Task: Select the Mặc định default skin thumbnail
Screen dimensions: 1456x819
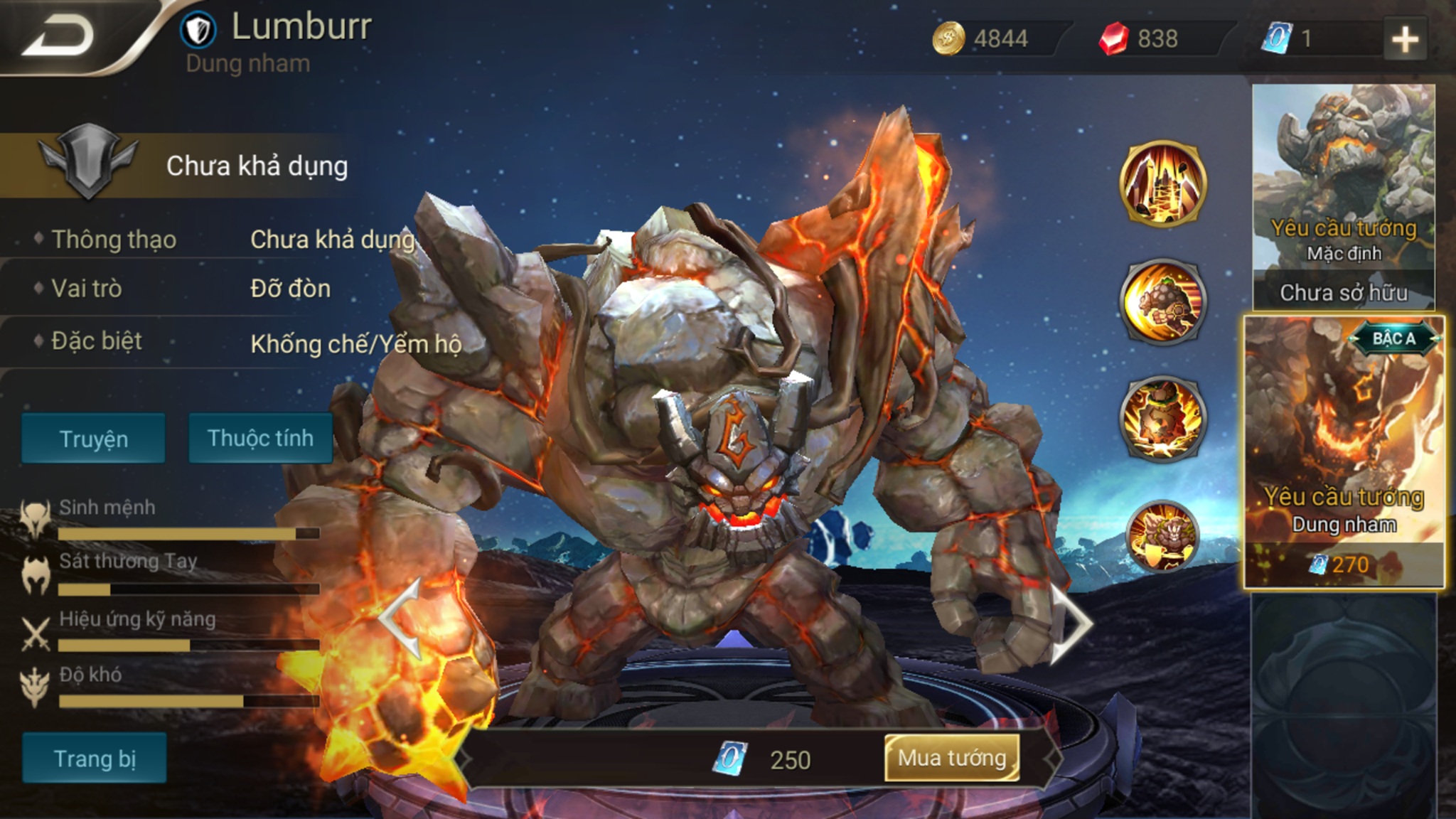Action: 1344,196
